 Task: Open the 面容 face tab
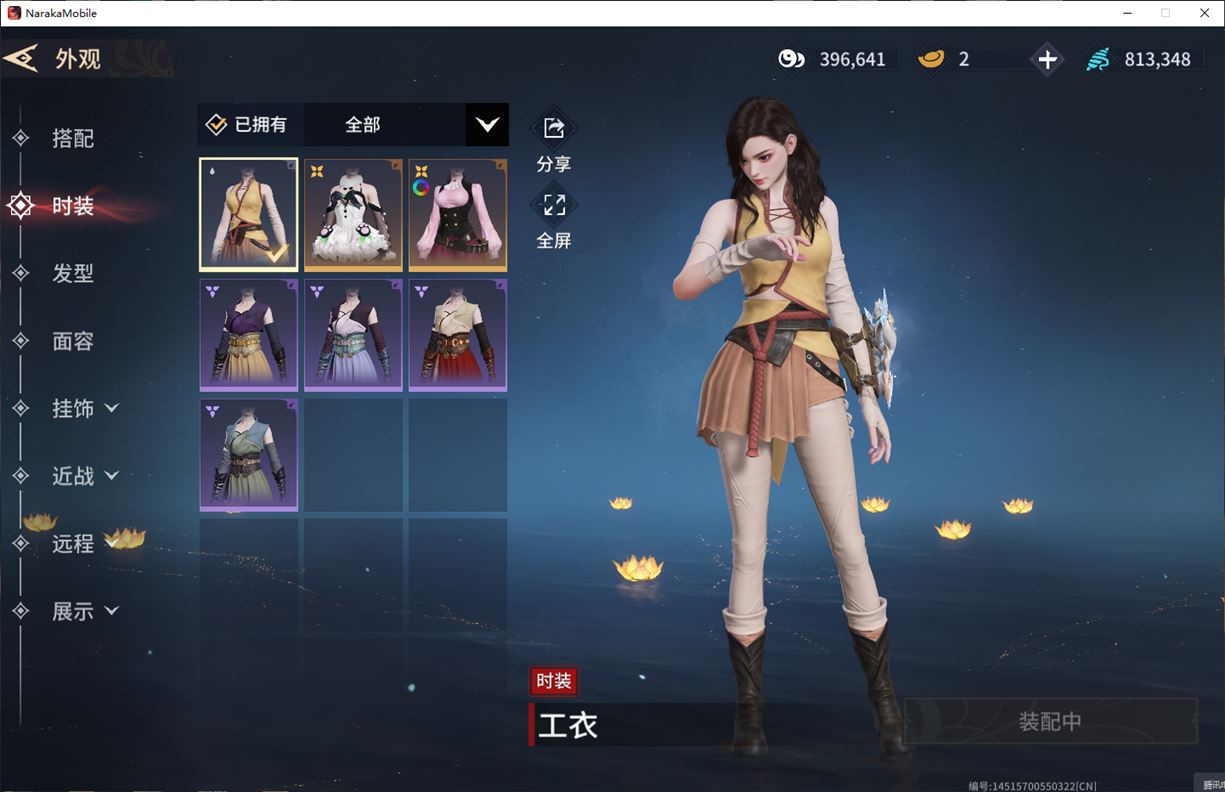coord(72,341)
